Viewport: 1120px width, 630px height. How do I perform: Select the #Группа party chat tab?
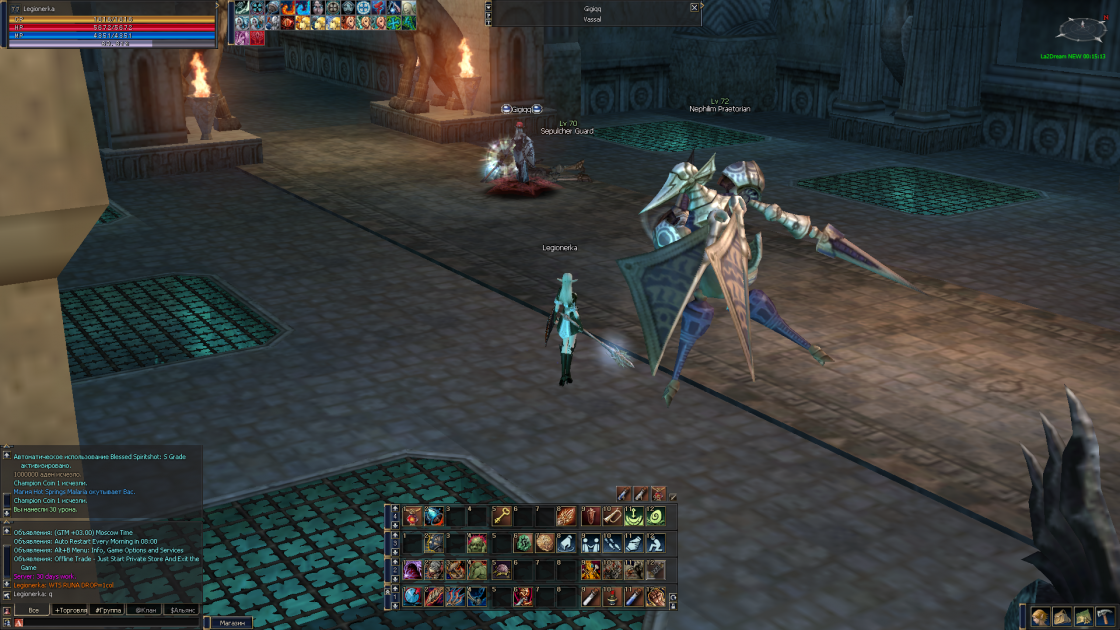tap(108, 609)
